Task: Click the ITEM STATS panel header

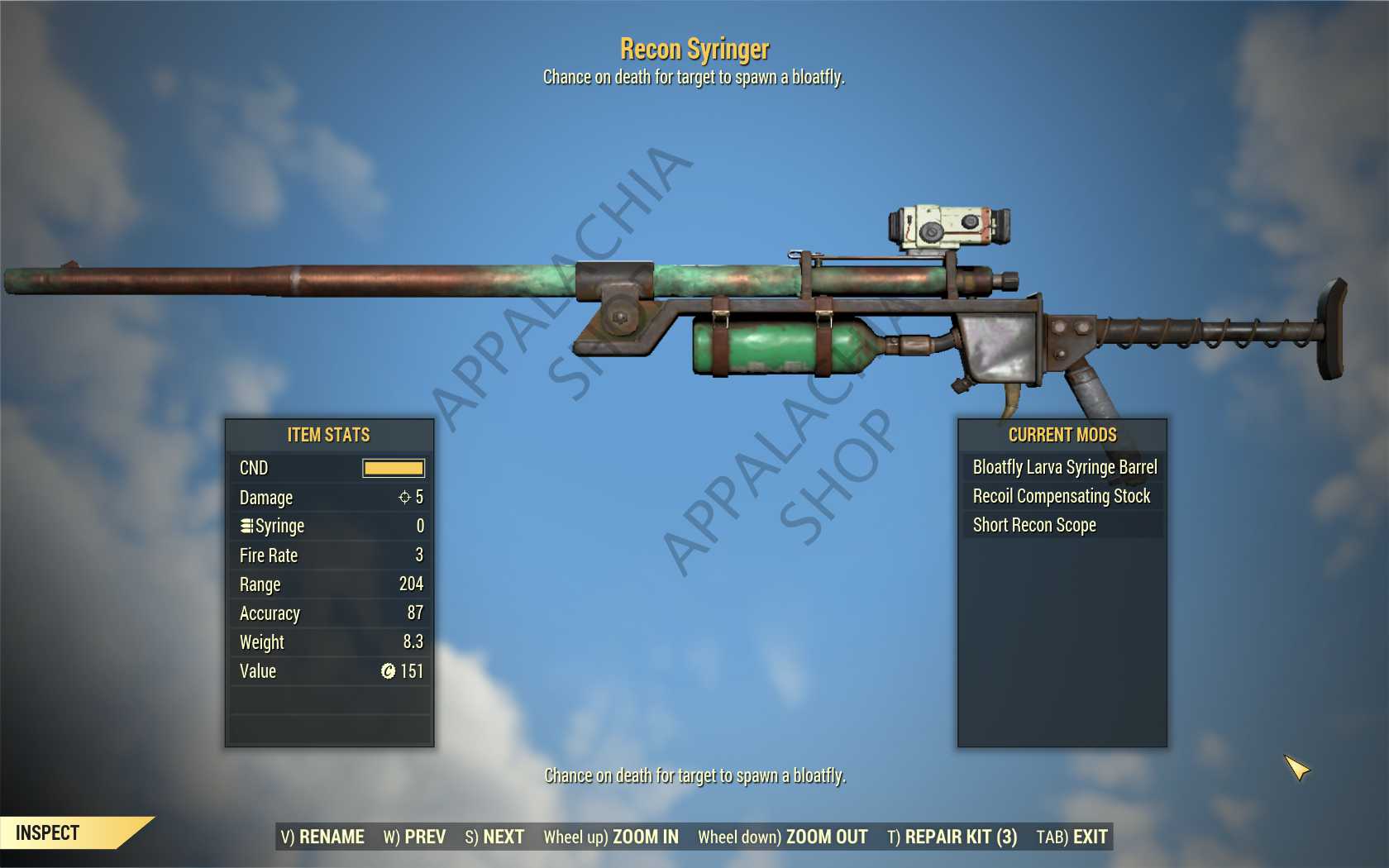Action: tap(329, 435)
